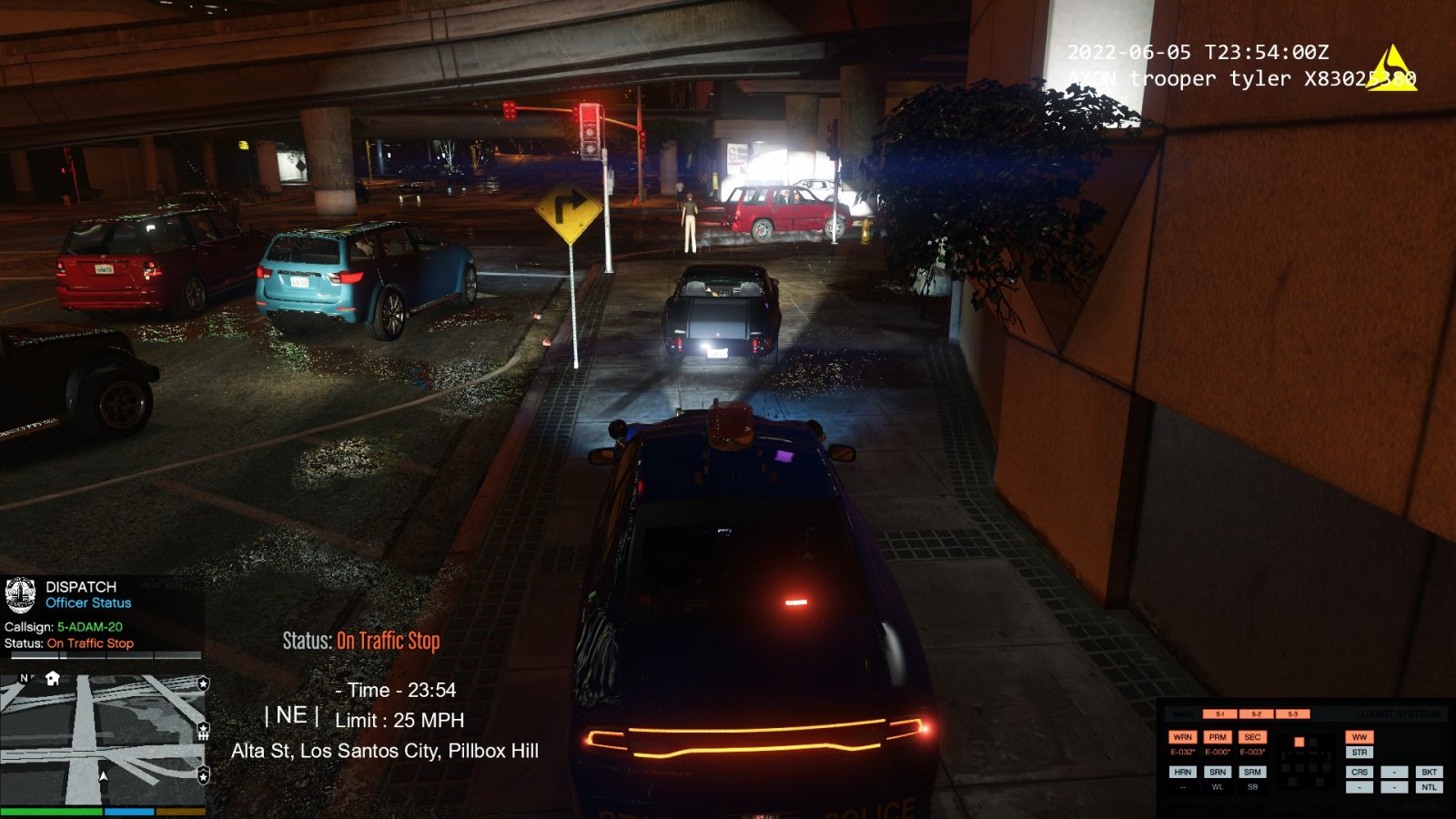Image resolution: width=1456 pixels, height=819 pixels.
Task: Activate the SRN siren button
Action: pyautogui.click(x=1218, y=772)
